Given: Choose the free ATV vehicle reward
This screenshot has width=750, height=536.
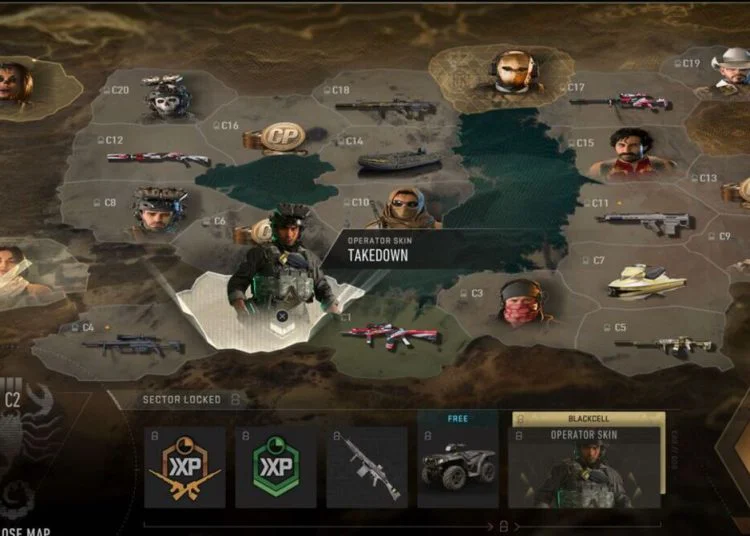Looking at the screenshot, I should [457, 465].
